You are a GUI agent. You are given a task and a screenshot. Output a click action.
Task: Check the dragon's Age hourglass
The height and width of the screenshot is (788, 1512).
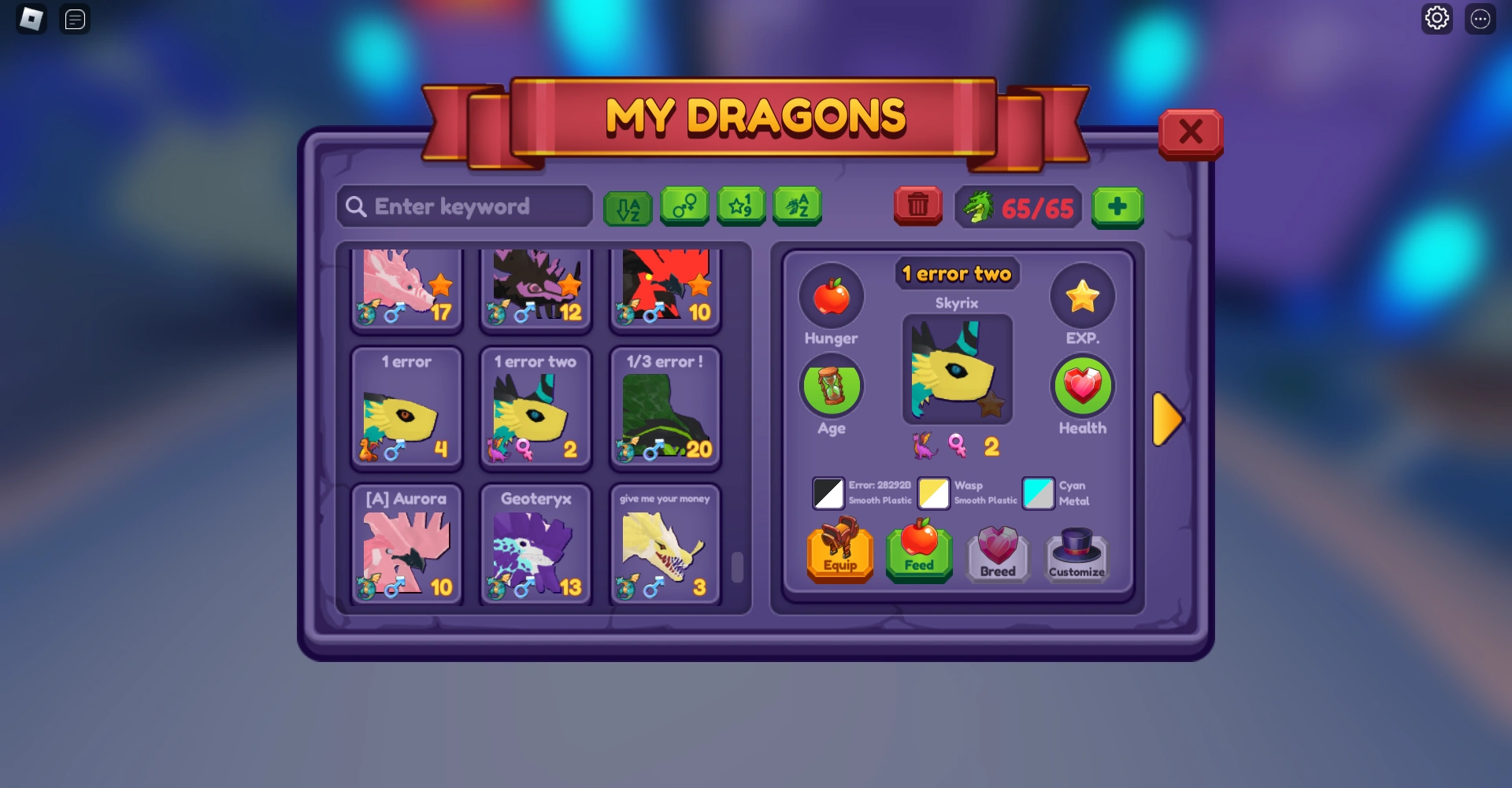[832, 387]
